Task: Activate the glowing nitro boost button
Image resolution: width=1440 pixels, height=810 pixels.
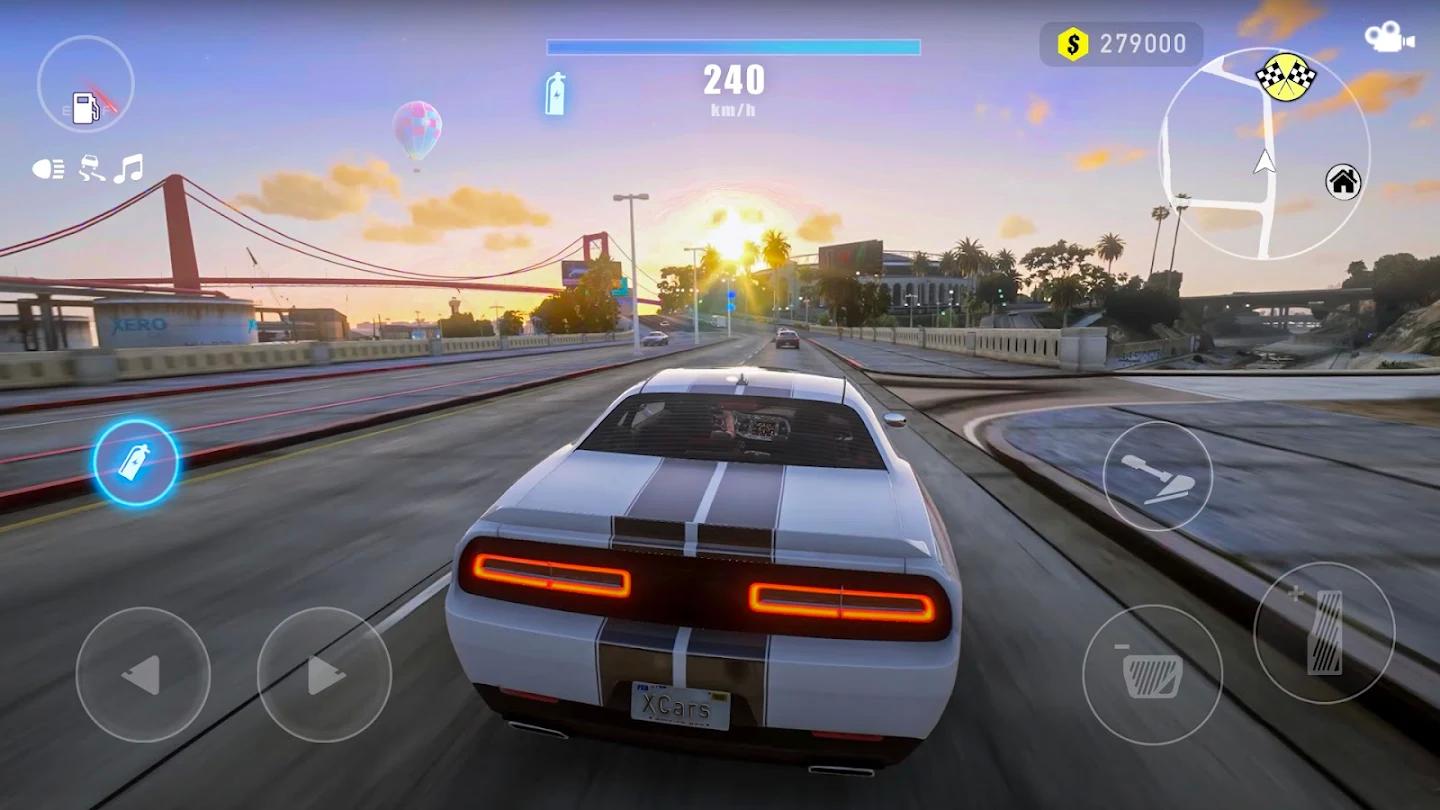Action: tap(135, 460)
